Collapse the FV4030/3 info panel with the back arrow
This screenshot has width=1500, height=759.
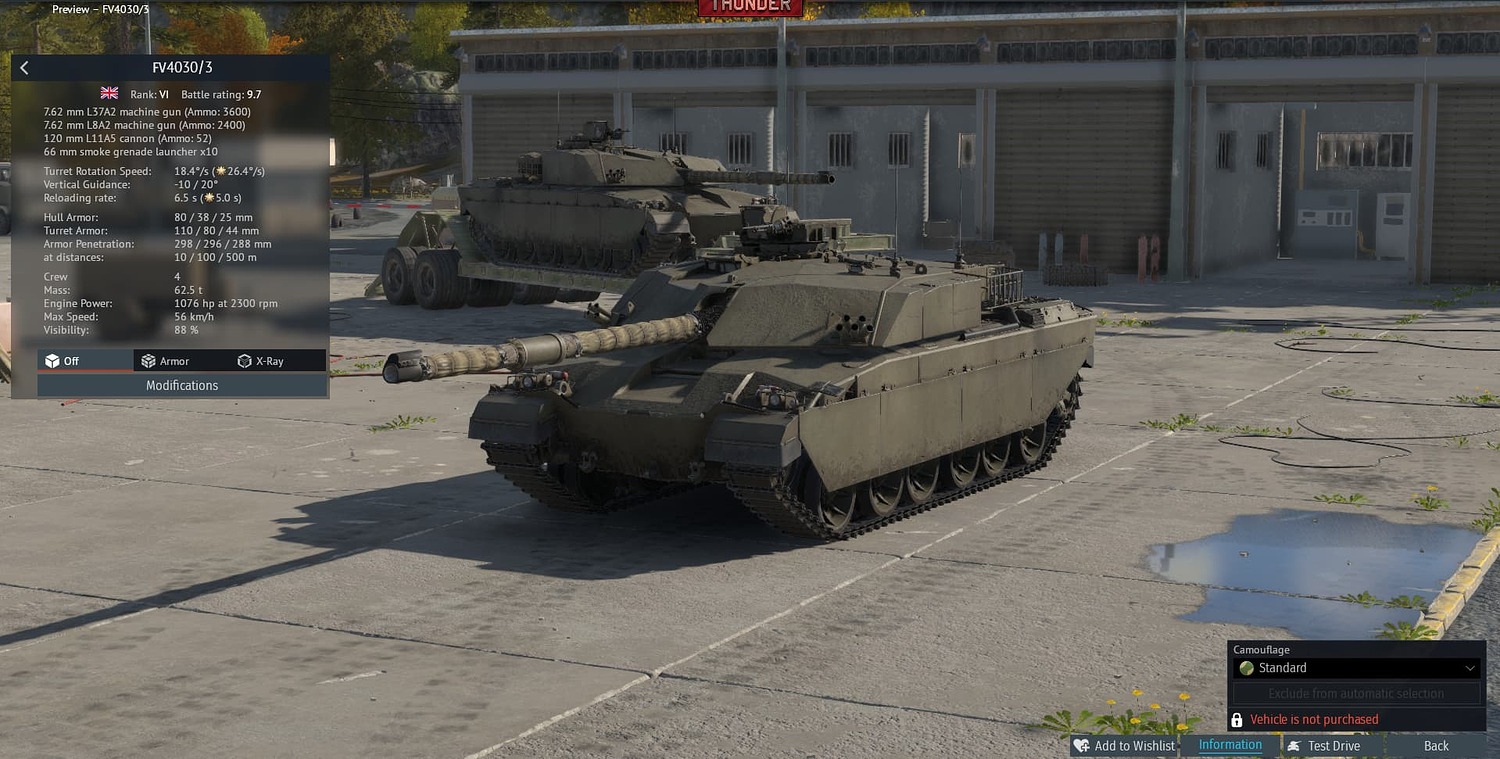24,67
